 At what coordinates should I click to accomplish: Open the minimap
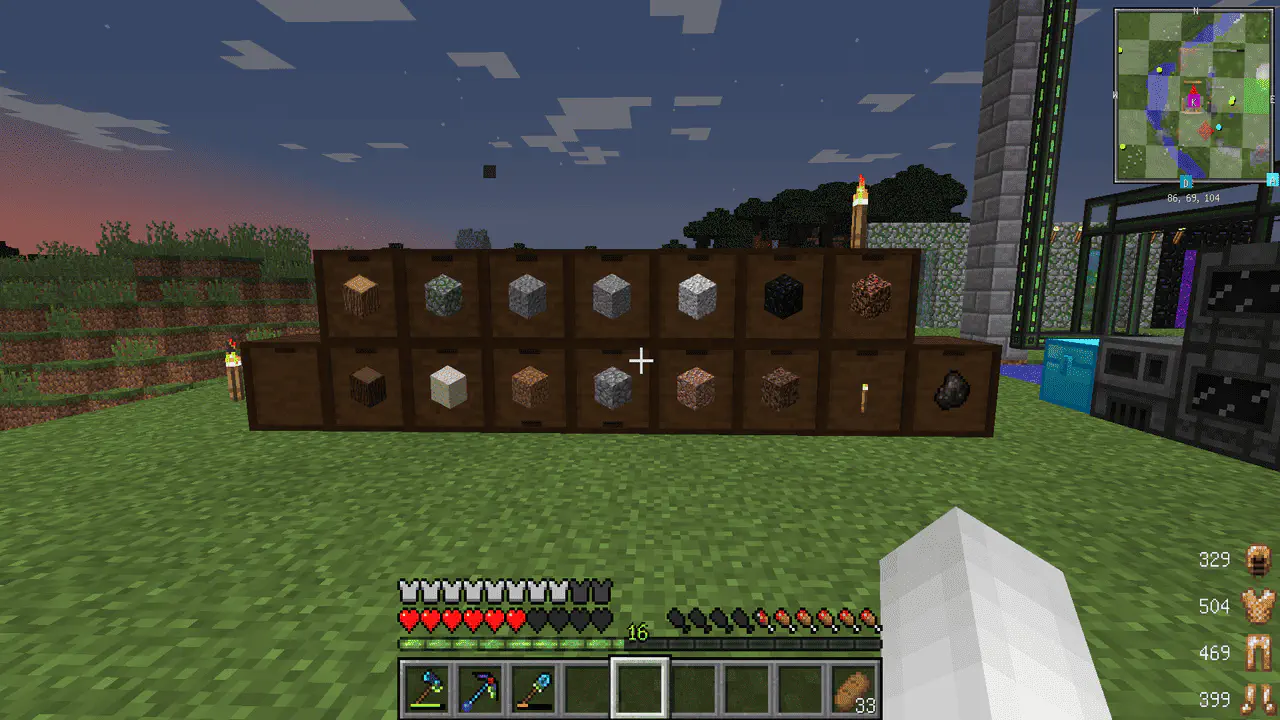(1193, 95)
